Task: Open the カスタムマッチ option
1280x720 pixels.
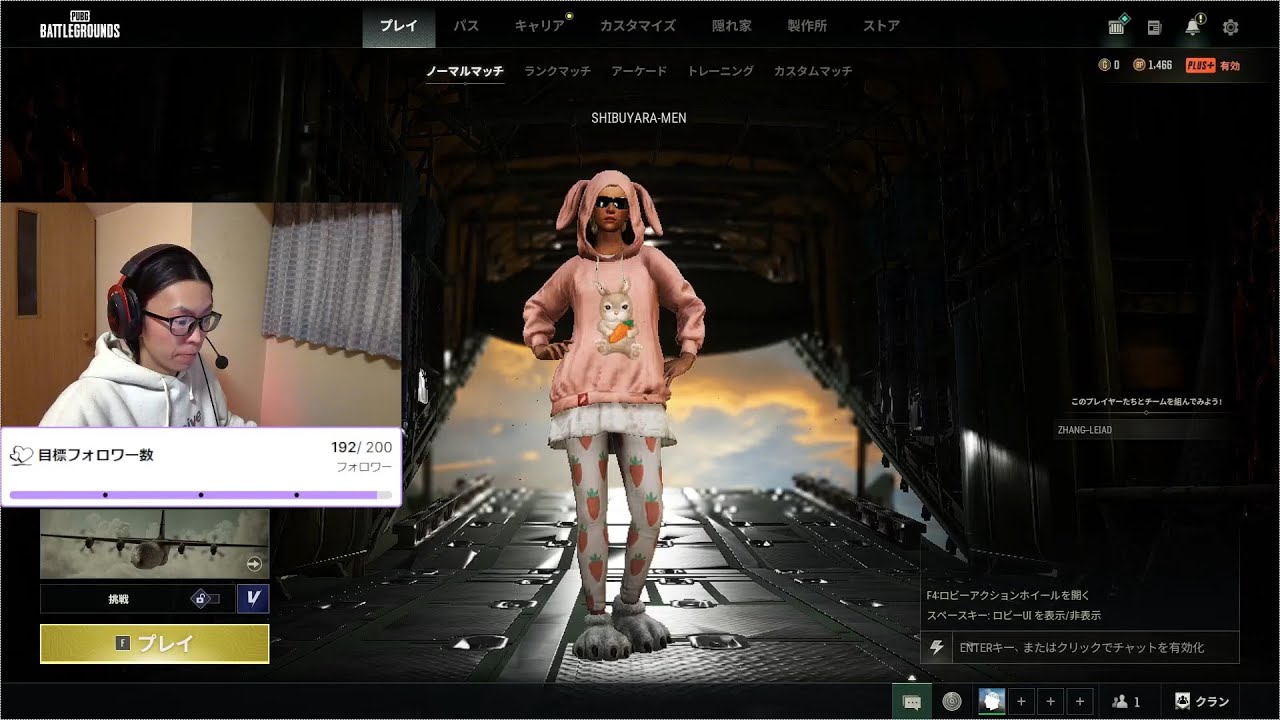Action: coord(813,71)
